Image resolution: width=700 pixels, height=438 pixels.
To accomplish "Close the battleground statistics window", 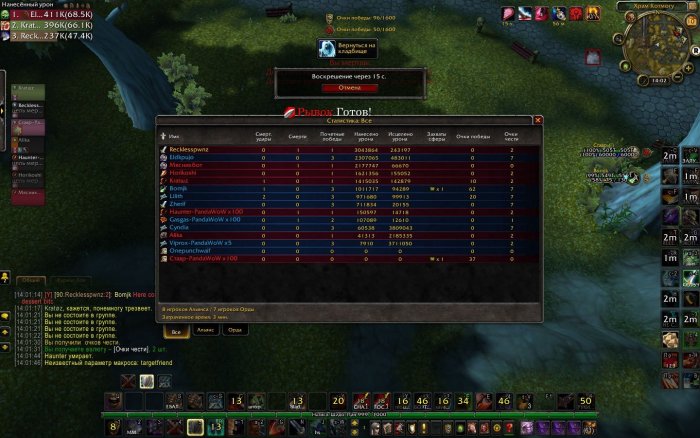I will click(x=538, y=120).
